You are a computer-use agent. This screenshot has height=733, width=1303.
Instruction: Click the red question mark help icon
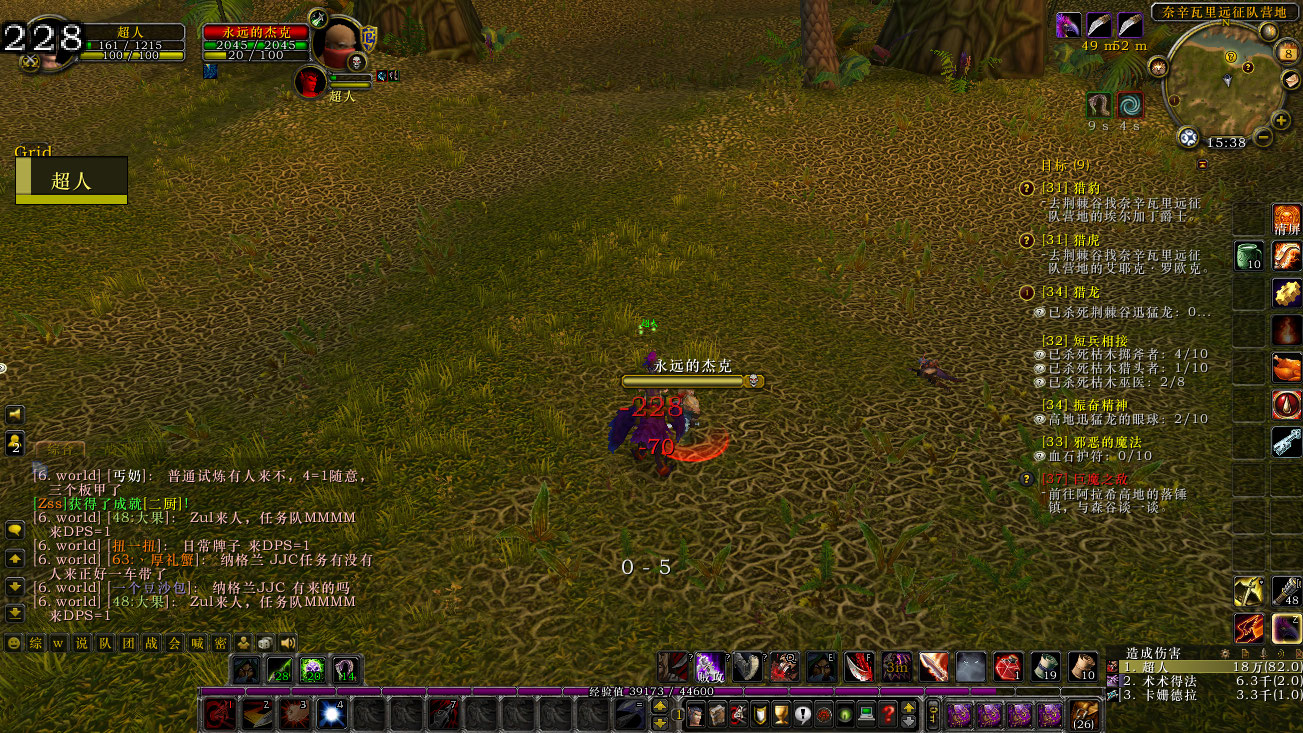(889, 715)
